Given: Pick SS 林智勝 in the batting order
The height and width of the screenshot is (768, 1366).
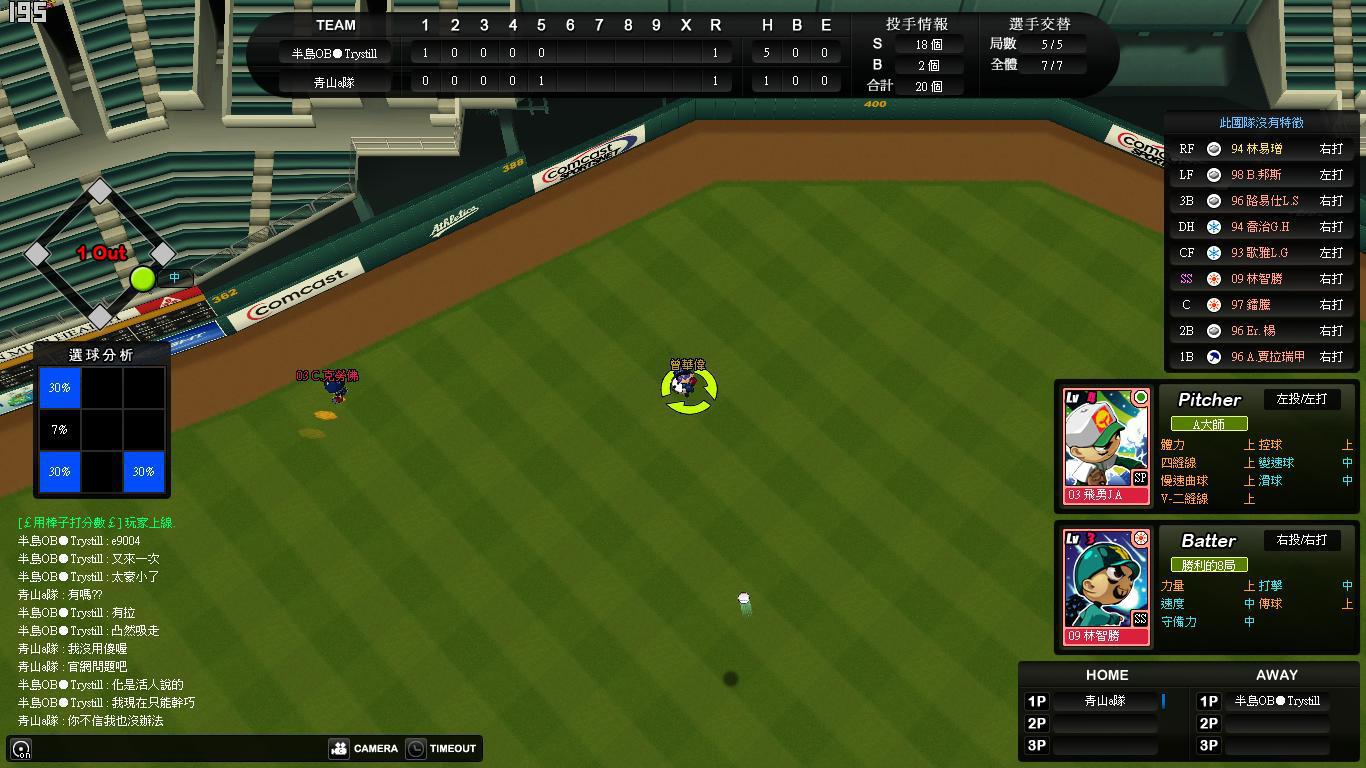Looking at the screenshot, I should pos(1265,279).
